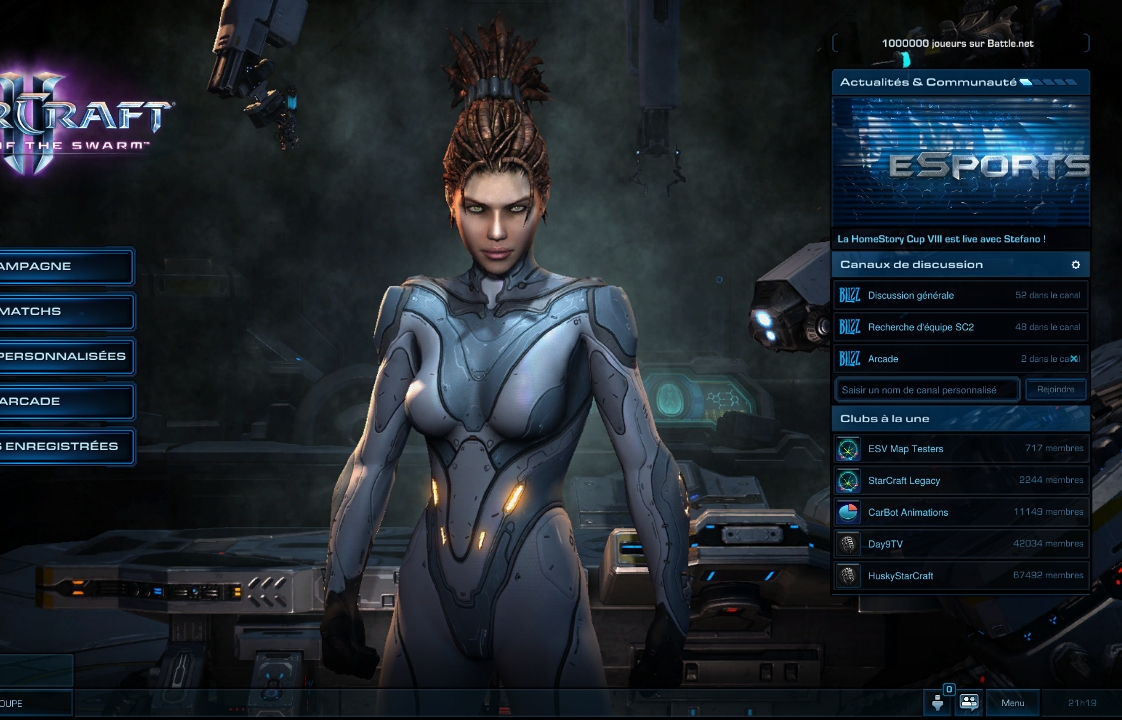This screenshot has width=1122, height=720.
Task: Click the custom channel name field
Action: 927,390
